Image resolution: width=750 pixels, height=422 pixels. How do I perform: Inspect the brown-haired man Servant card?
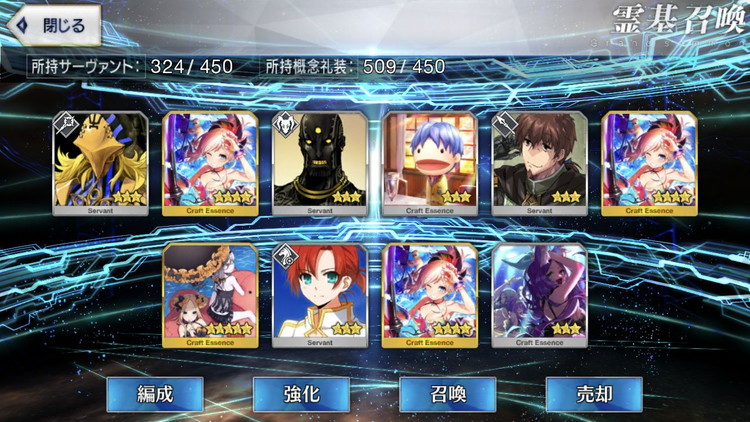[540, 162]
